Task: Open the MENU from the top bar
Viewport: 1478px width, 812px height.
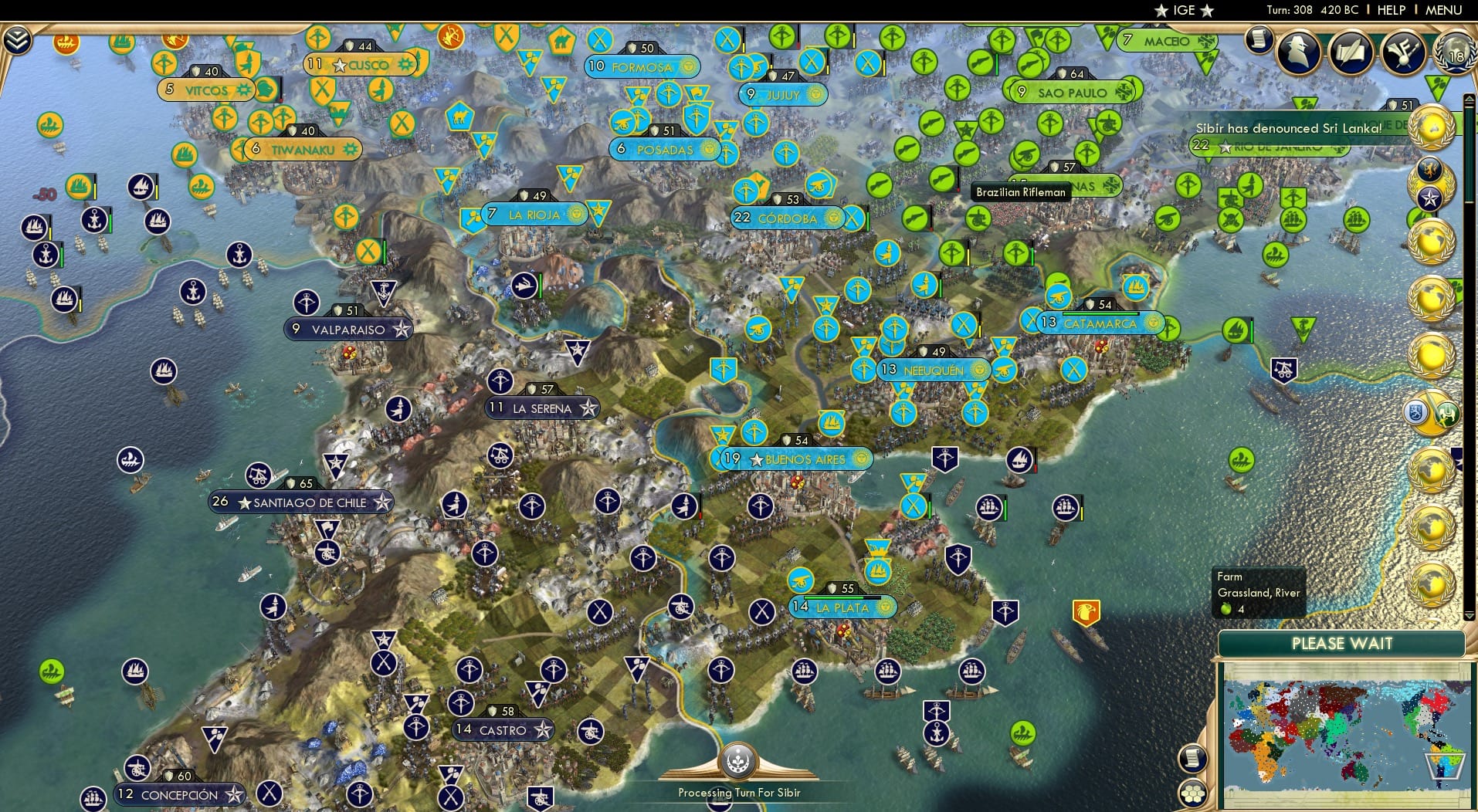Action: click(x=1445, y=10)
